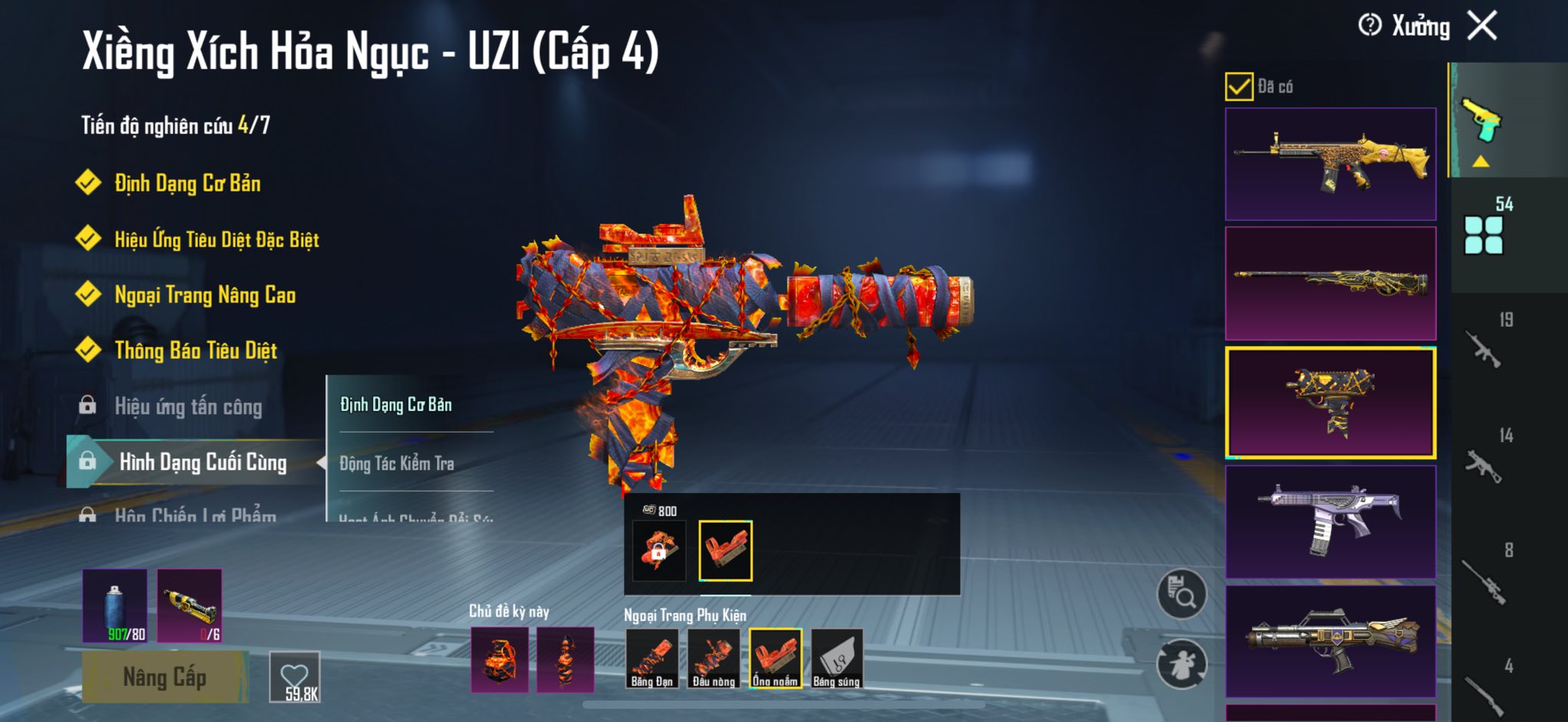Select the locked 800 scope variant

coord(658,550)
